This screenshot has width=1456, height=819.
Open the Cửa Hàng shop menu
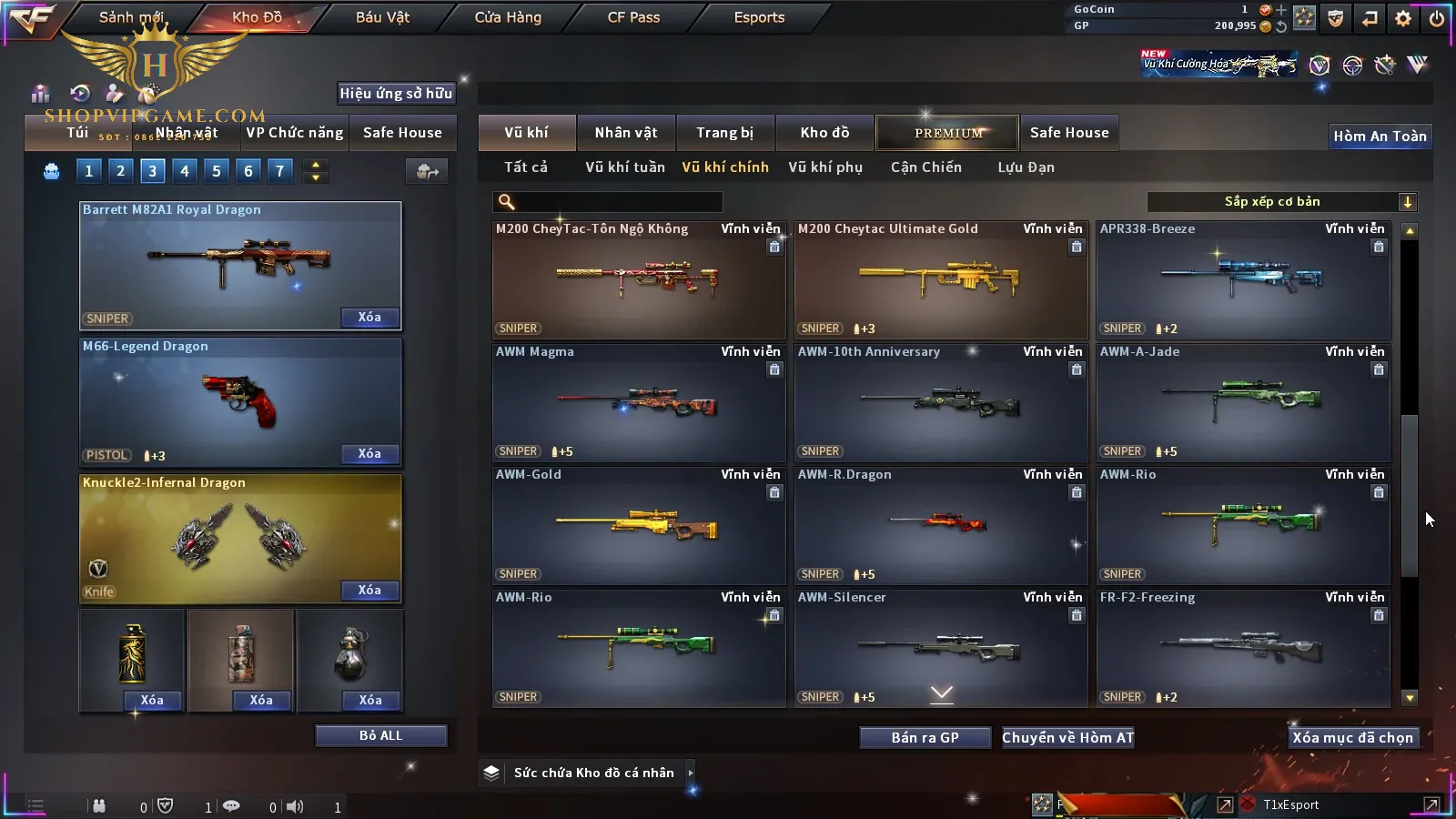click(508, 17)
